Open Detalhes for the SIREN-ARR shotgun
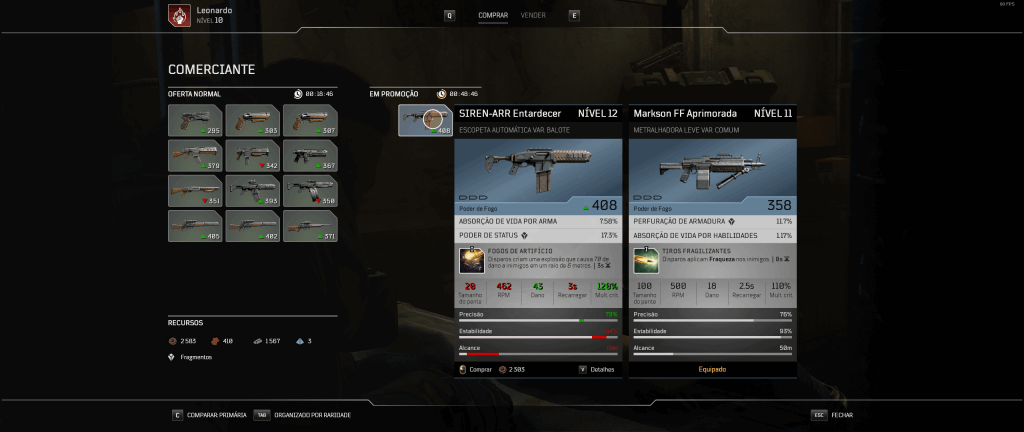The width and height of the screenshot is (1024, 432). [x=596, y=369]
